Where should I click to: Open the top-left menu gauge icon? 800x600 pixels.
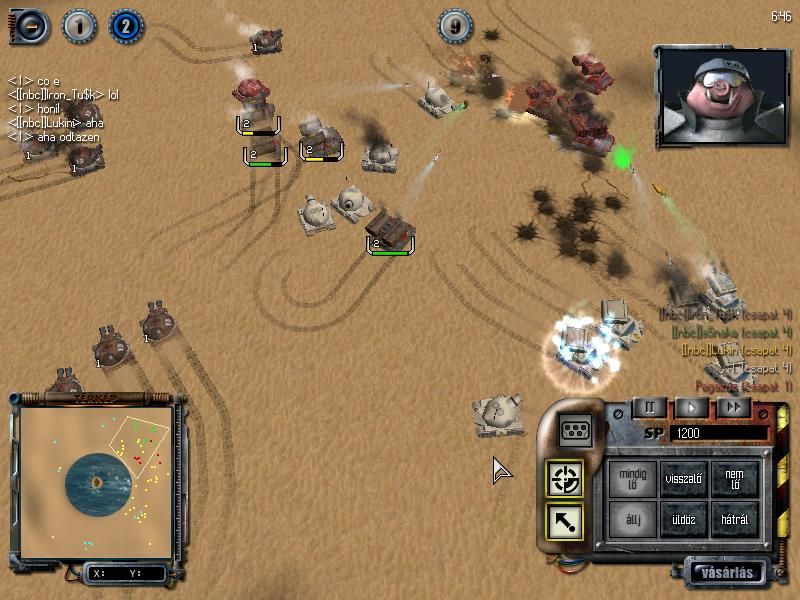click(x=30, y=26)
